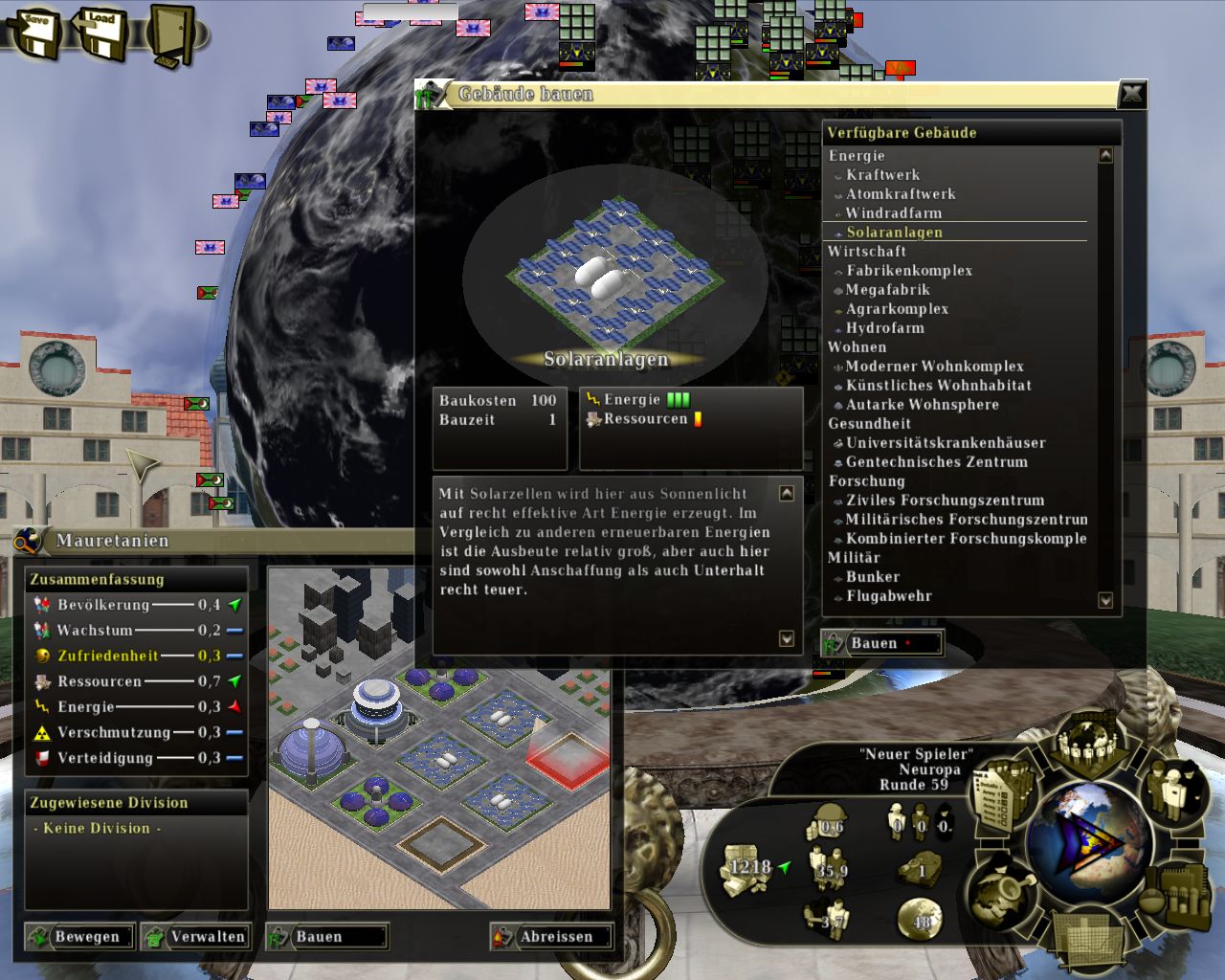This screenshot has height=980, width=1225.
Task: Select Moderner Wohnkomplex entry
Action: click(x=934, y=367)
